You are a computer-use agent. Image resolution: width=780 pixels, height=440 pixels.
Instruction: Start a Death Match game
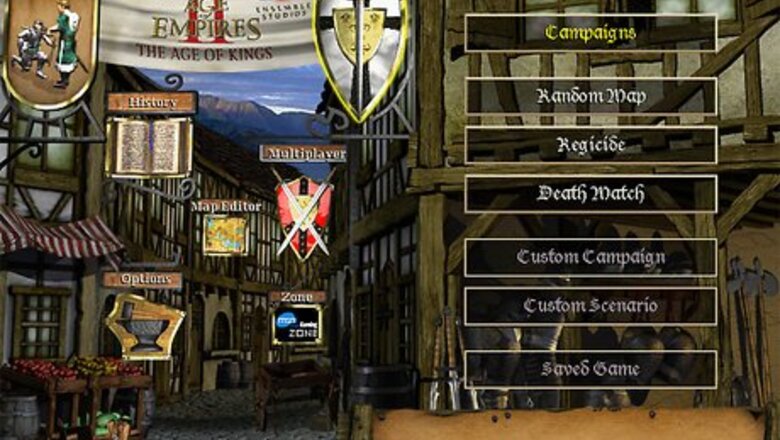[x=590, y=193]
